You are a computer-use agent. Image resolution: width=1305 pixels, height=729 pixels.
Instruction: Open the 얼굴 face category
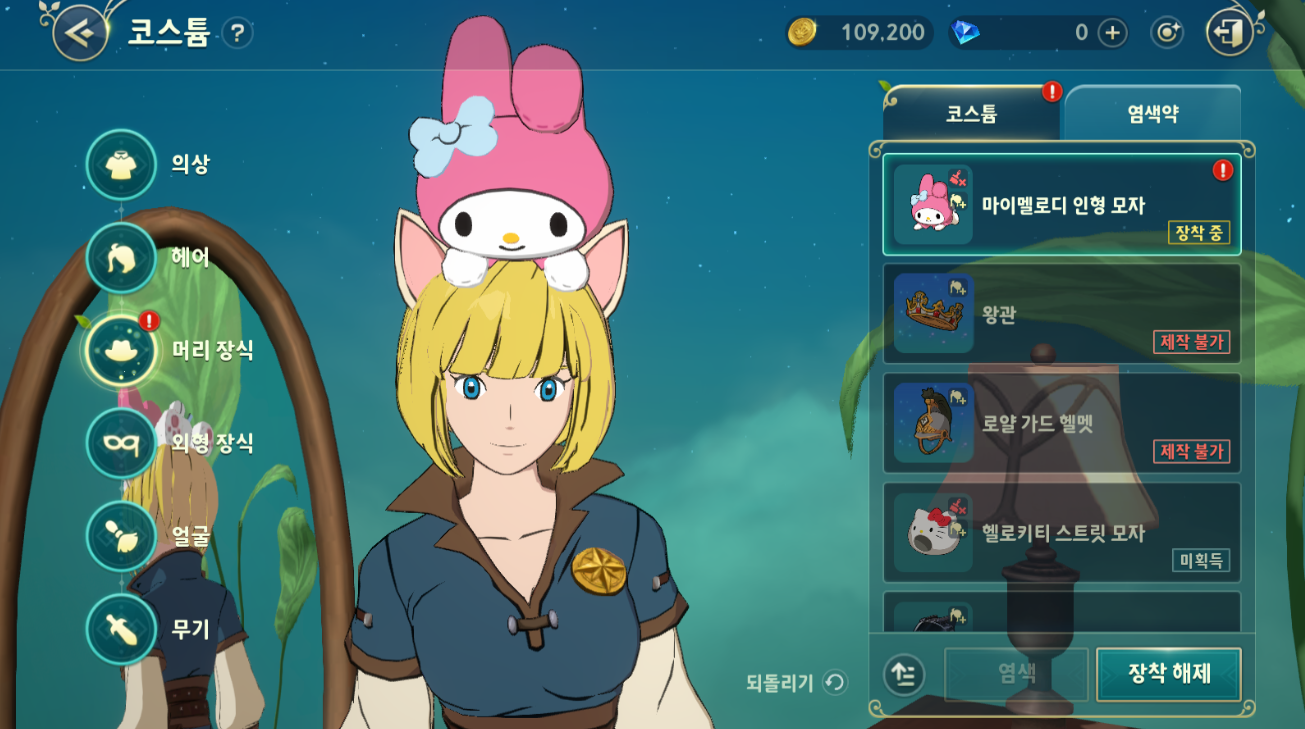click(122, 536)
